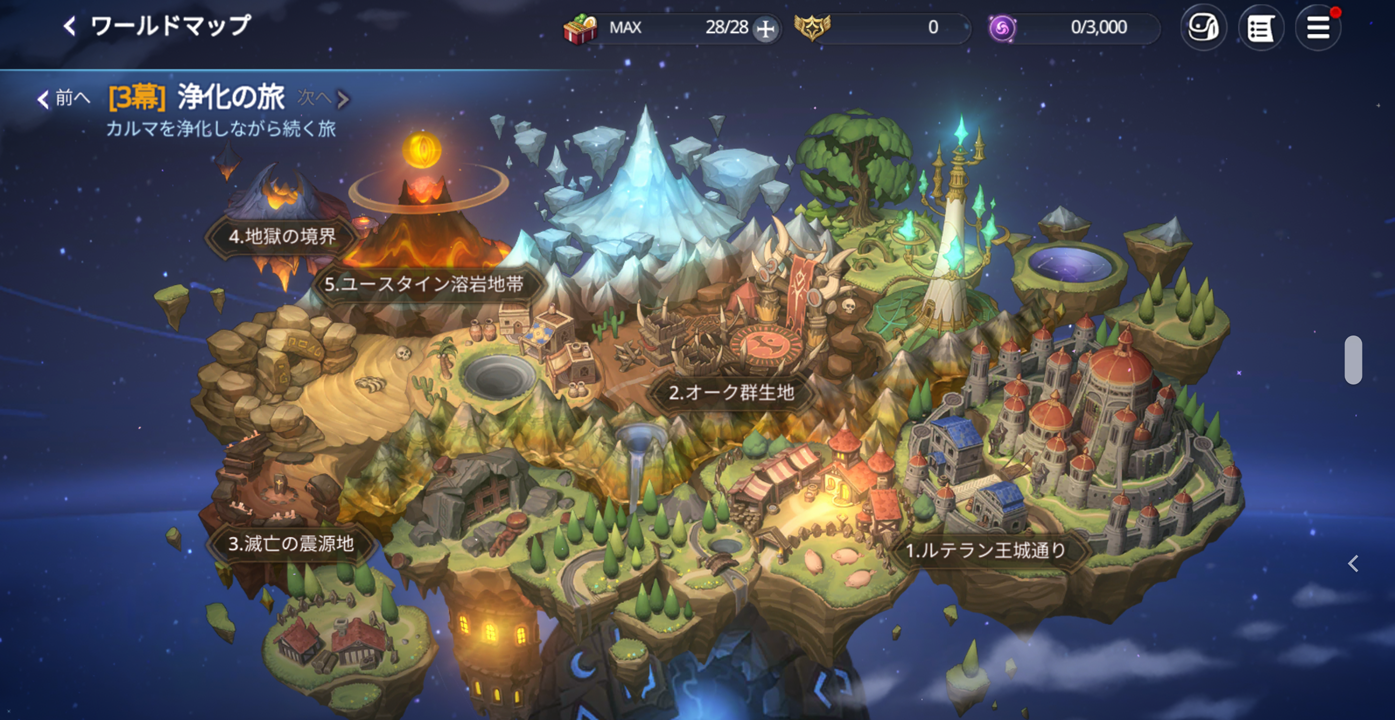Go back from the ワールドマップ screen
Image resolution: width=1395 pixels, height=720 pixels.
(69, 27)
